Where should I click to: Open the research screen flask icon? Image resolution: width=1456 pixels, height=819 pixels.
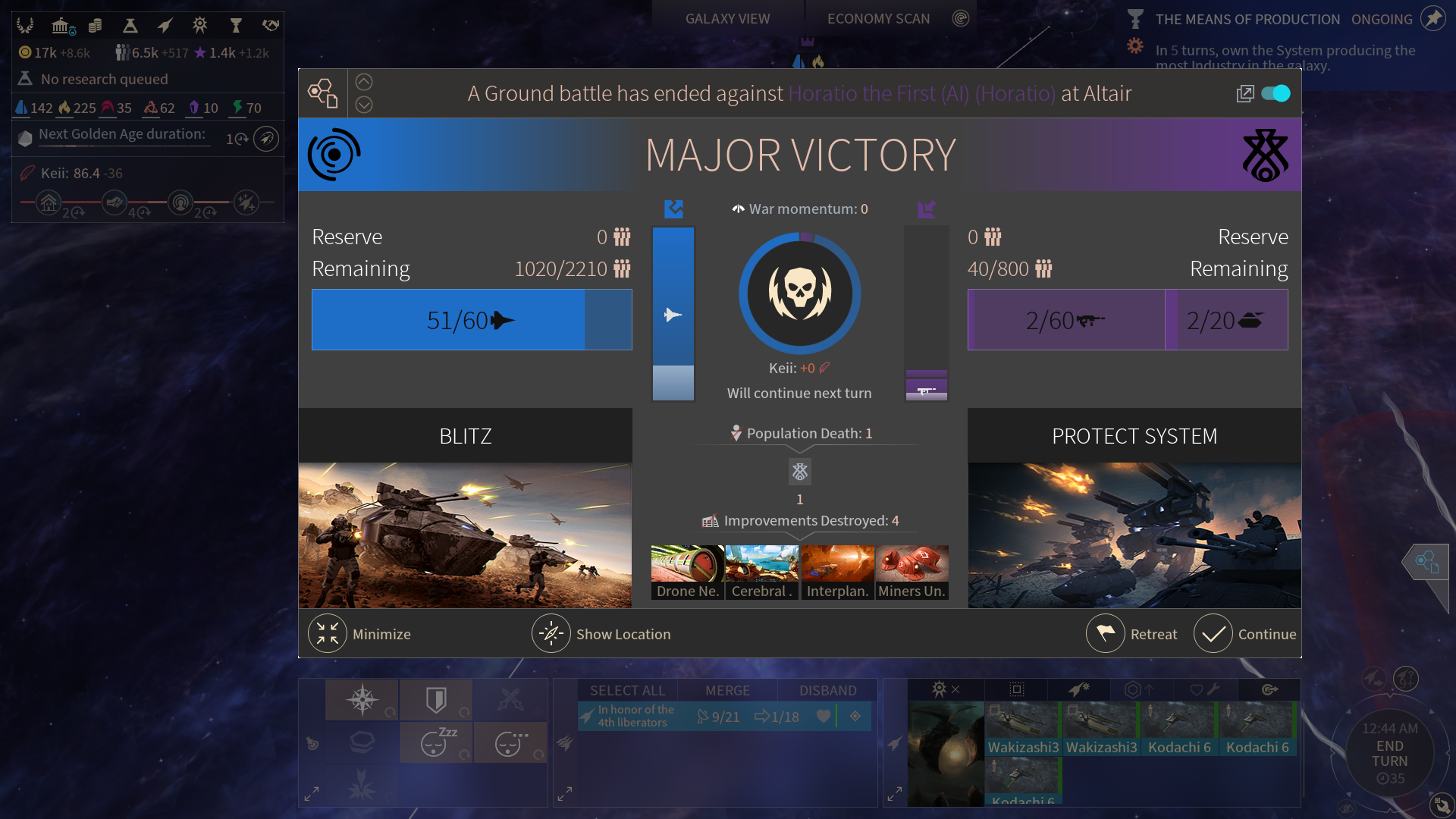(x=130, y=26)
